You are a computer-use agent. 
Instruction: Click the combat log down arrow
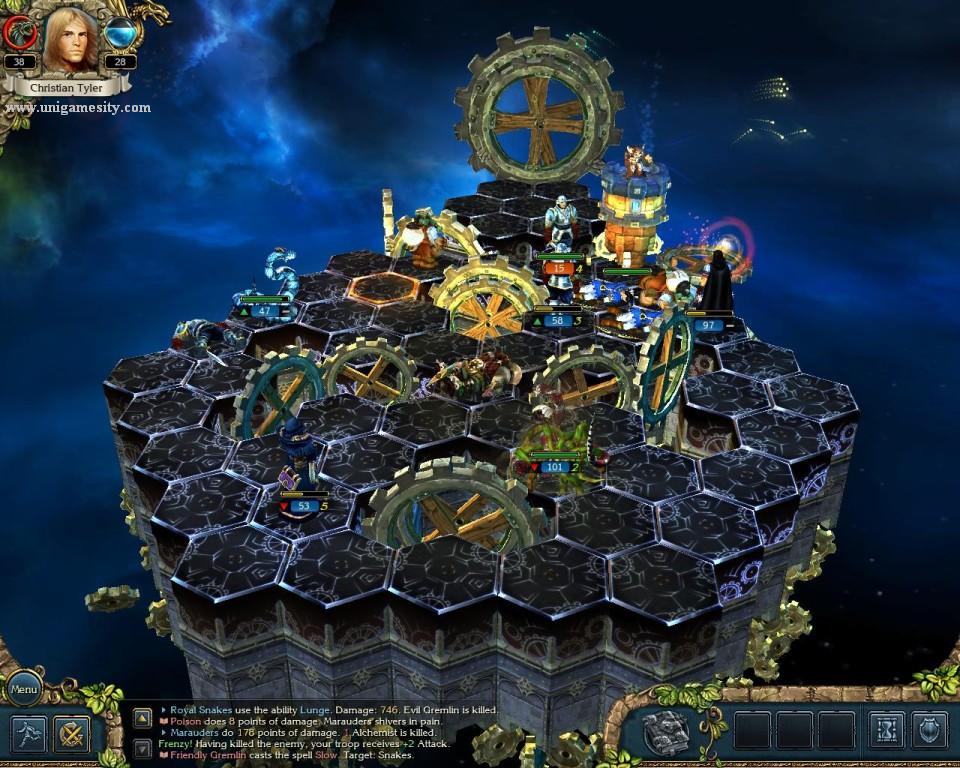pos(142,748)
